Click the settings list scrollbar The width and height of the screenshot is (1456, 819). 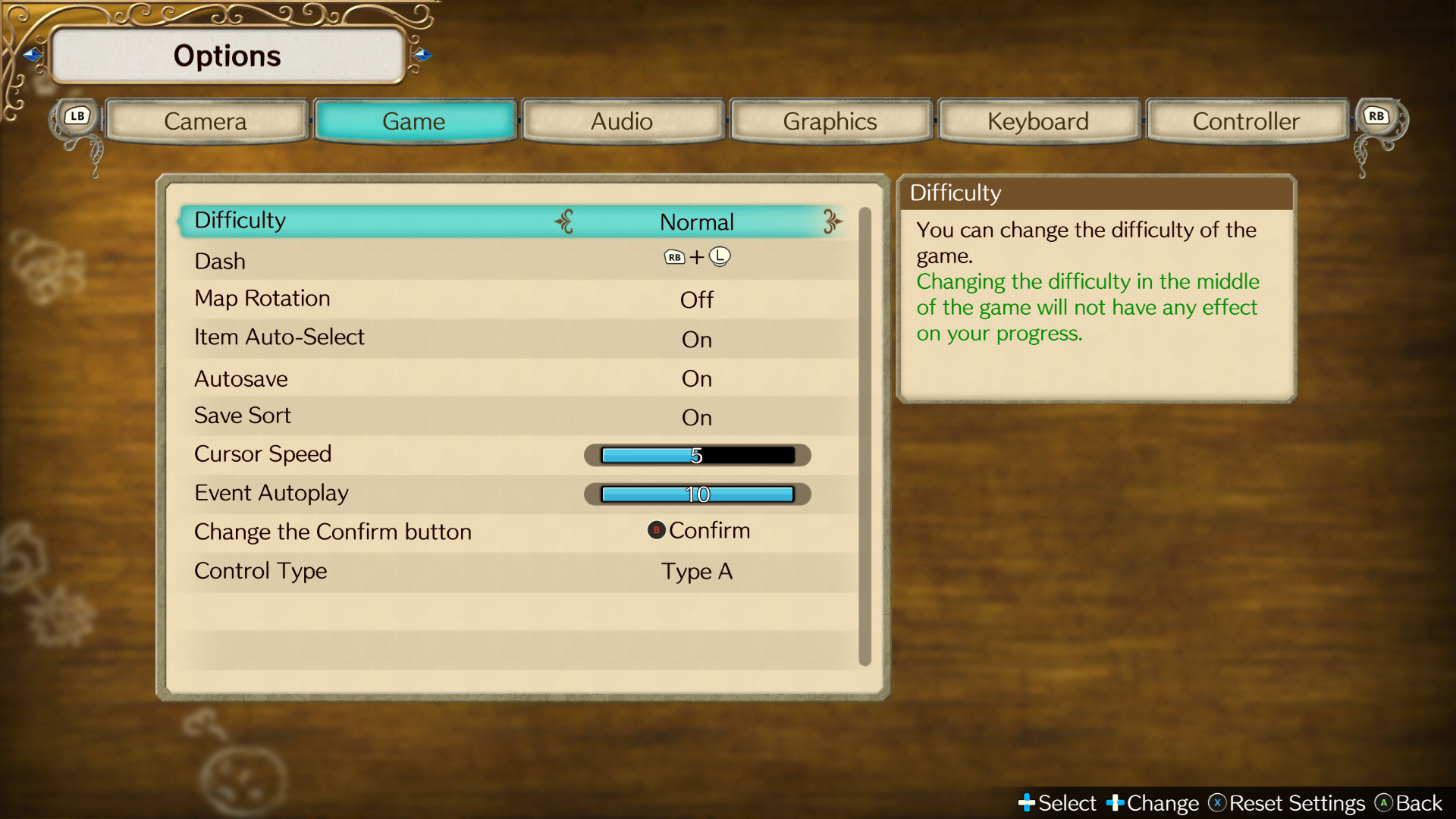tap(864, 436)
